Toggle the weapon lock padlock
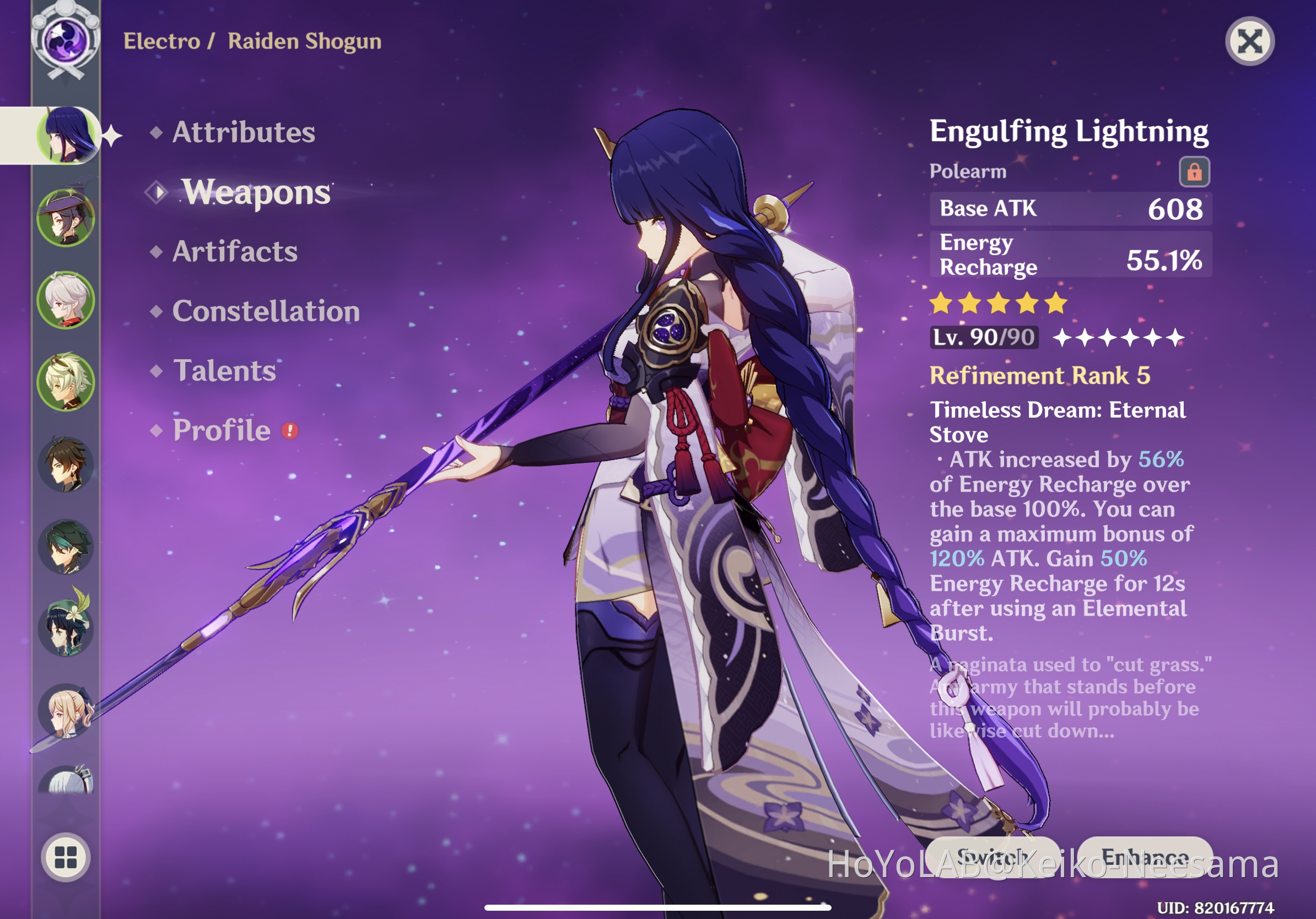1316x919 pixels. [x=1194, y=171]
